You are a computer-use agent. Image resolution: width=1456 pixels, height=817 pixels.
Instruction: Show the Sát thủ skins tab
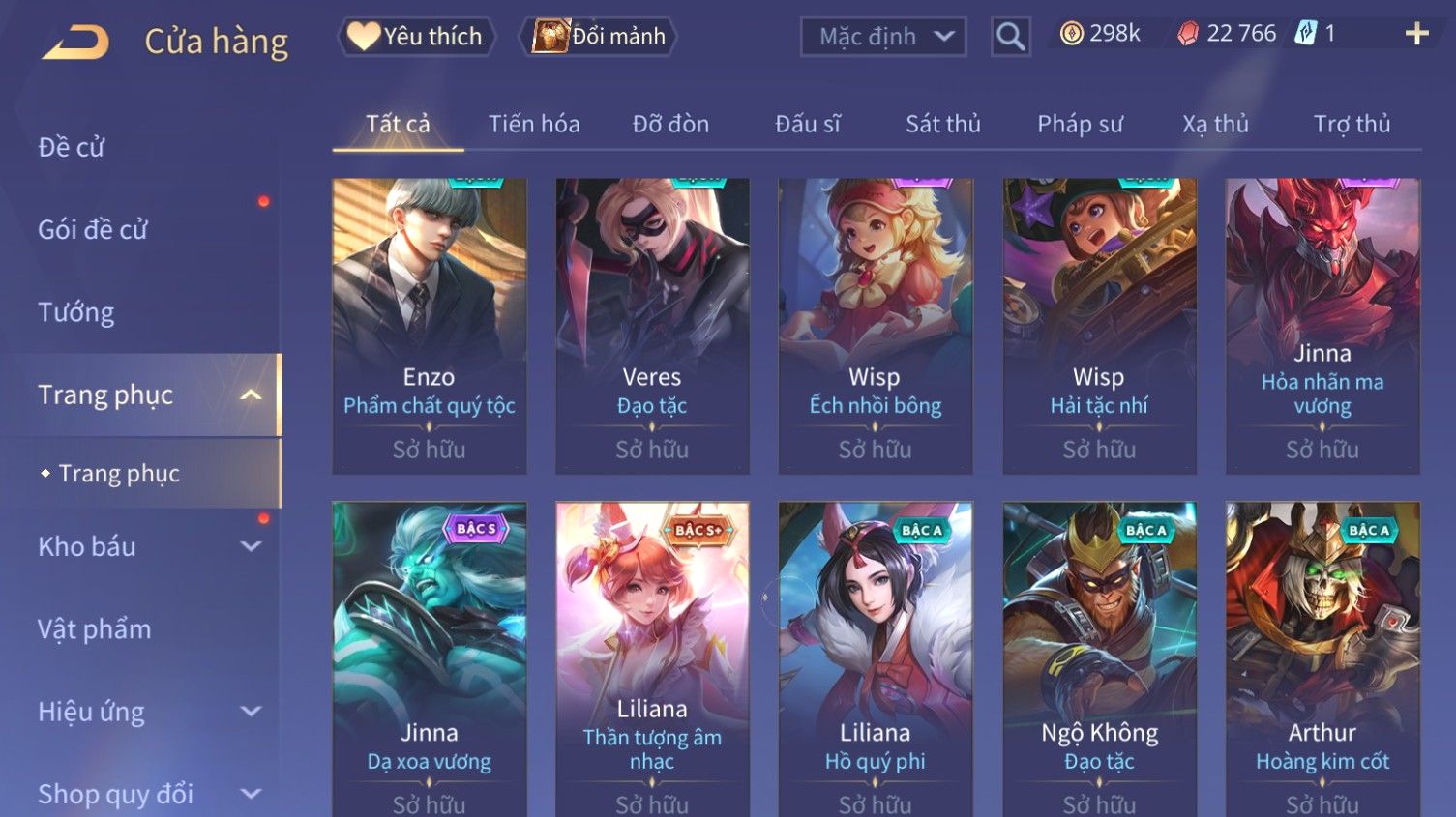click(942, 125)
